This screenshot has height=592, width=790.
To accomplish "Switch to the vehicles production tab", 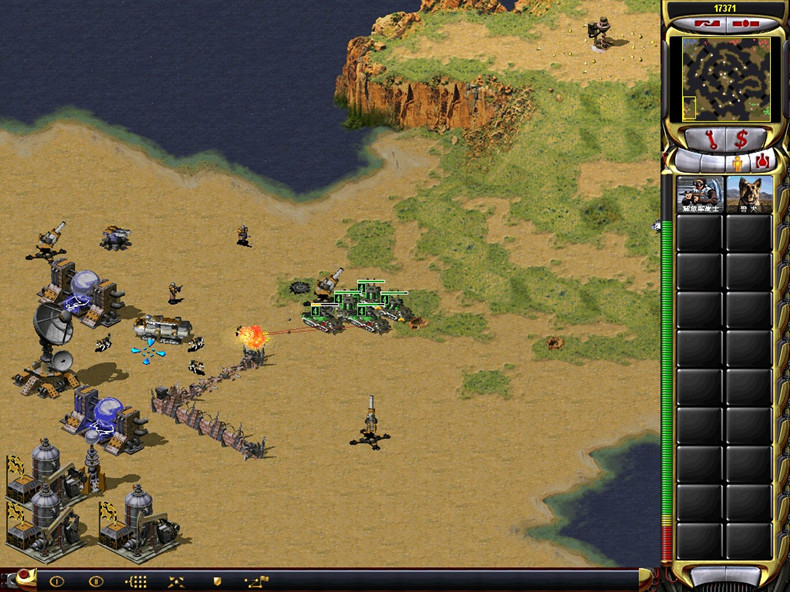I will 762,160.
